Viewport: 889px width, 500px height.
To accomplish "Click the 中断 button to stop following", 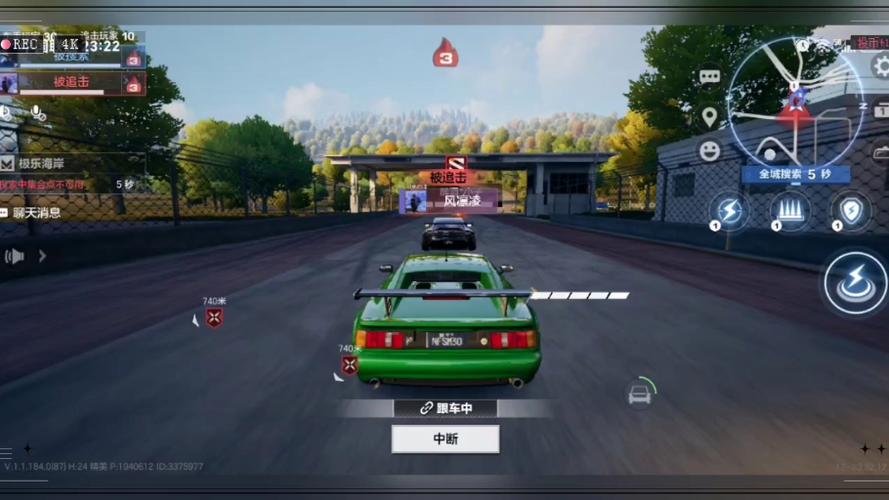I will pos(445,438).
